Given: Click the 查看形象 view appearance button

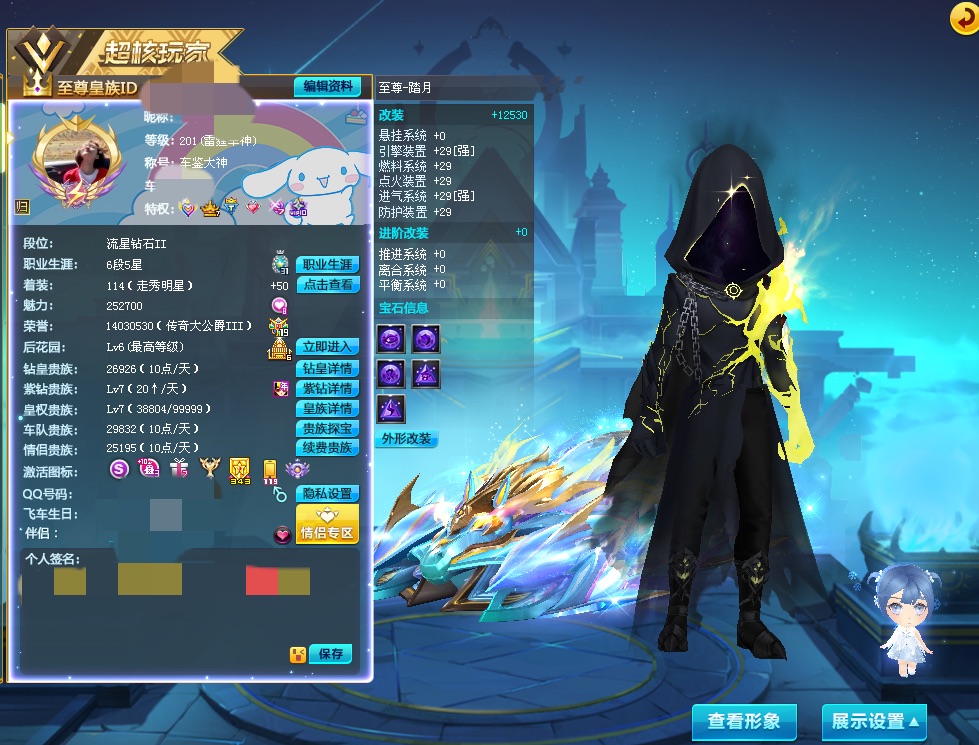Looking at the screenshot, I should 743,721.
